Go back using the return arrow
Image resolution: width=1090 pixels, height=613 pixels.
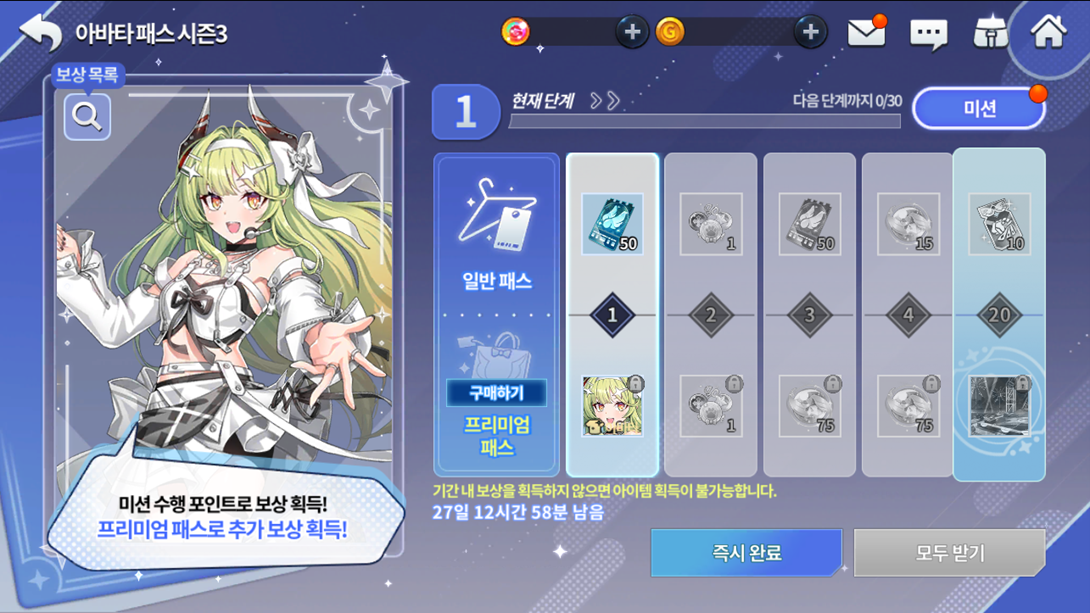coord(41,33)
